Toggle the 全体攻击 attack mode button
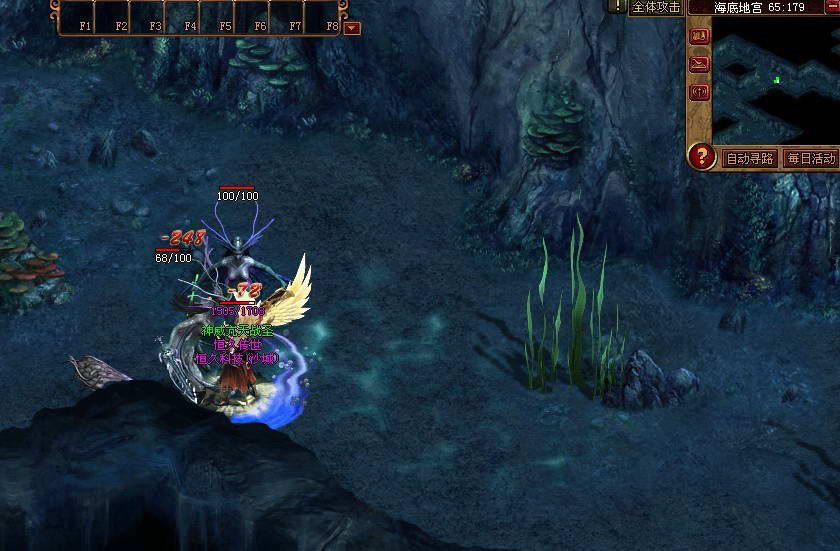 tap(656, 7)
